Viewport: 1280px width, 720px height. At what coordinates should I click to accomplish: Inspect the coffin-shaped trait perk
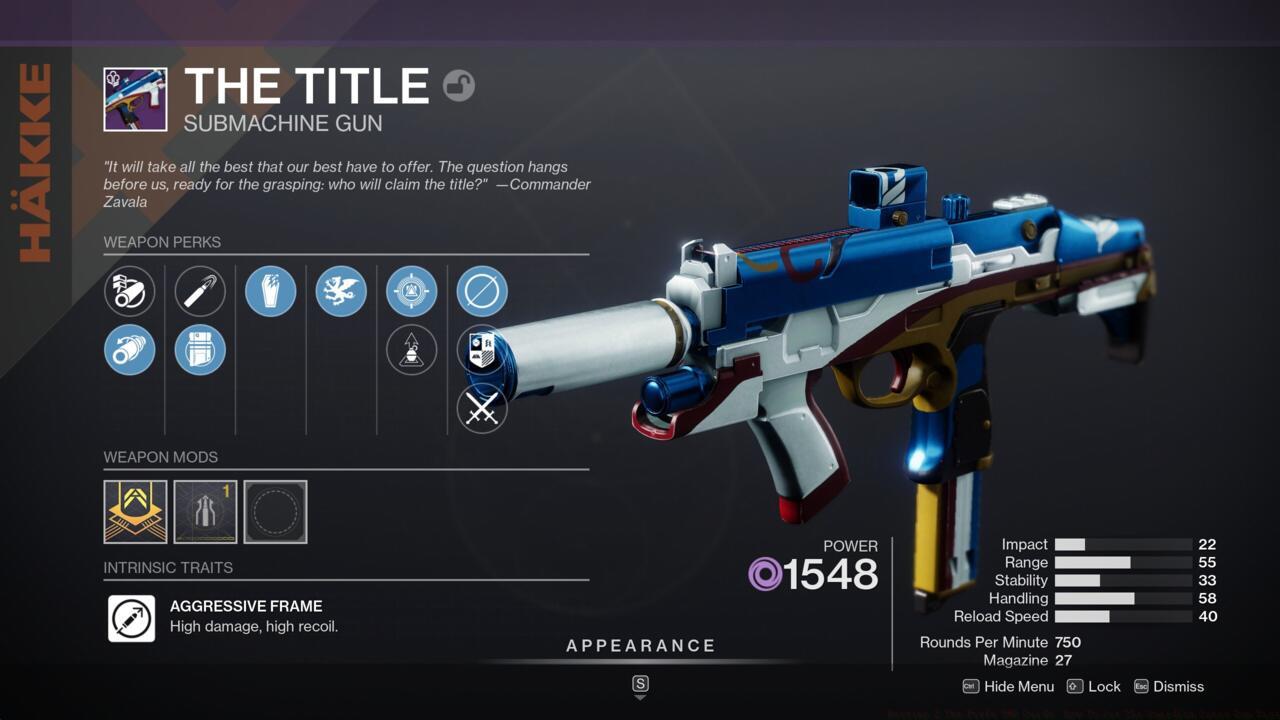(271, 291)
